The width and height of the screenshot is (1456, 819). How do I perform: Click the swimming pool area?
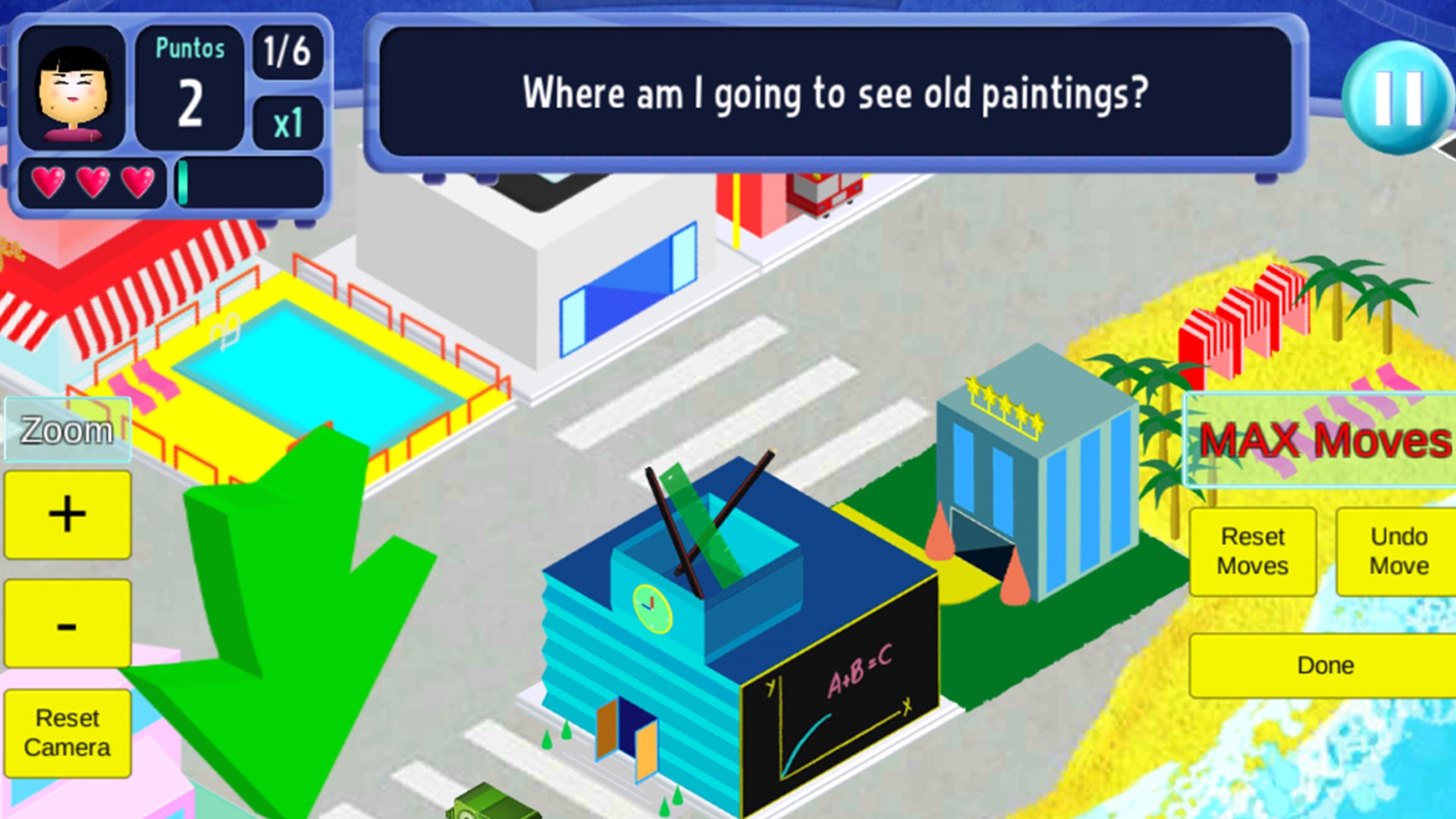pos(311,364)
